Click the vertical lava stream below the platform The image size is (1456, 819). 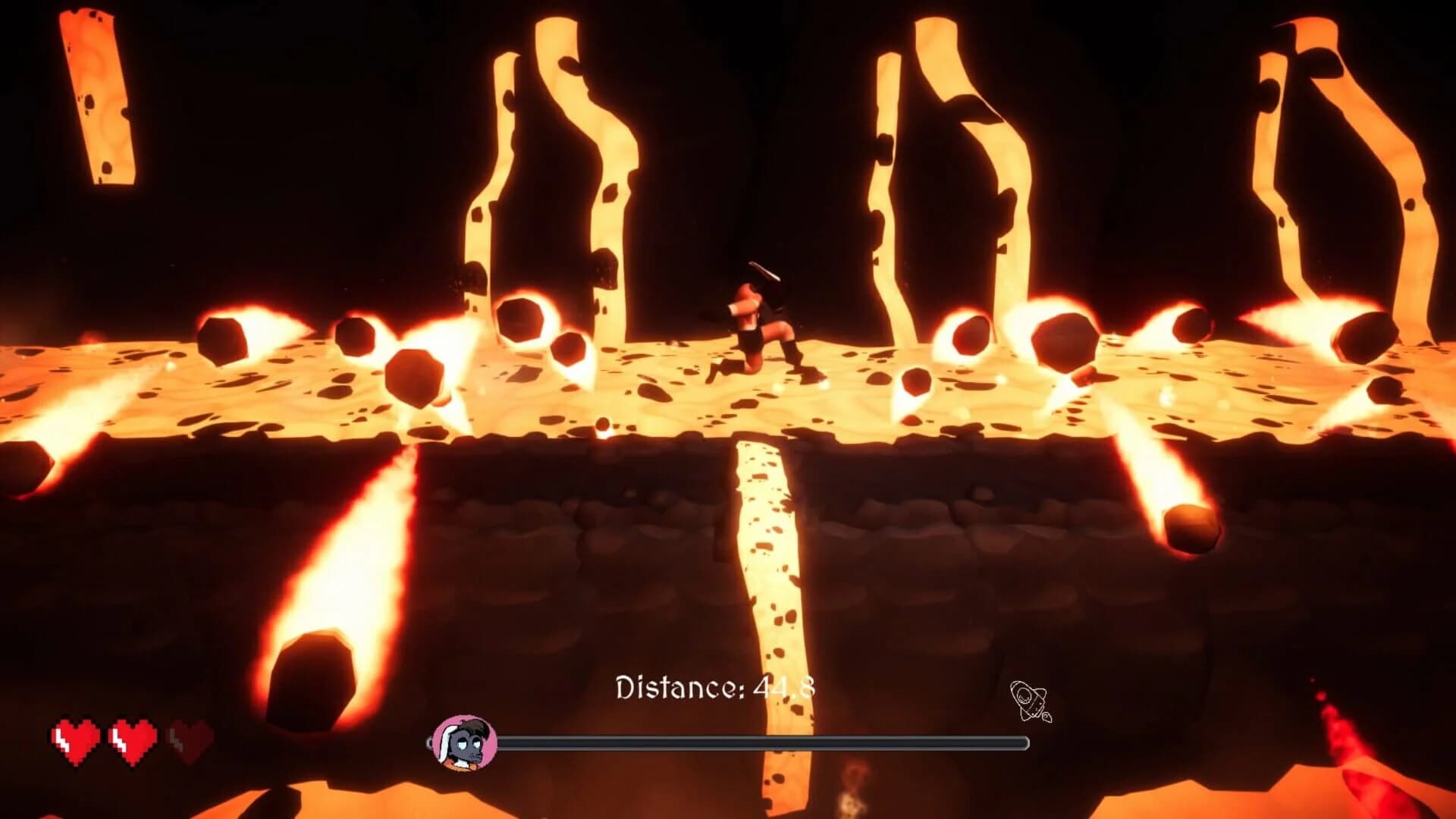(x=766, y=569)
